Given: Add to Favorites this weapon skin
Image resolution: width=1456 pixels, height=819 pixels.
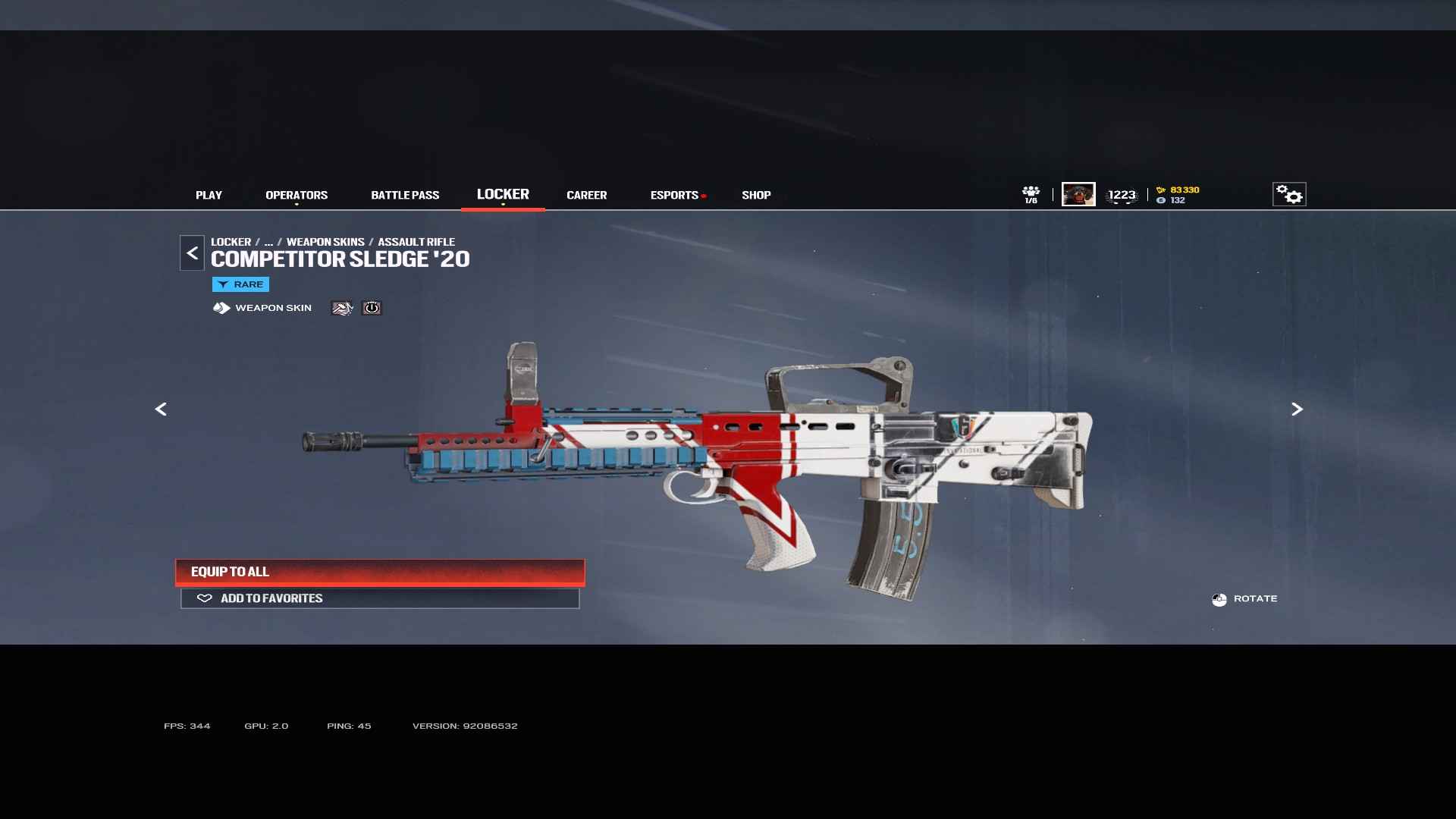Looking at the screenshot, I should pos(380,598).
